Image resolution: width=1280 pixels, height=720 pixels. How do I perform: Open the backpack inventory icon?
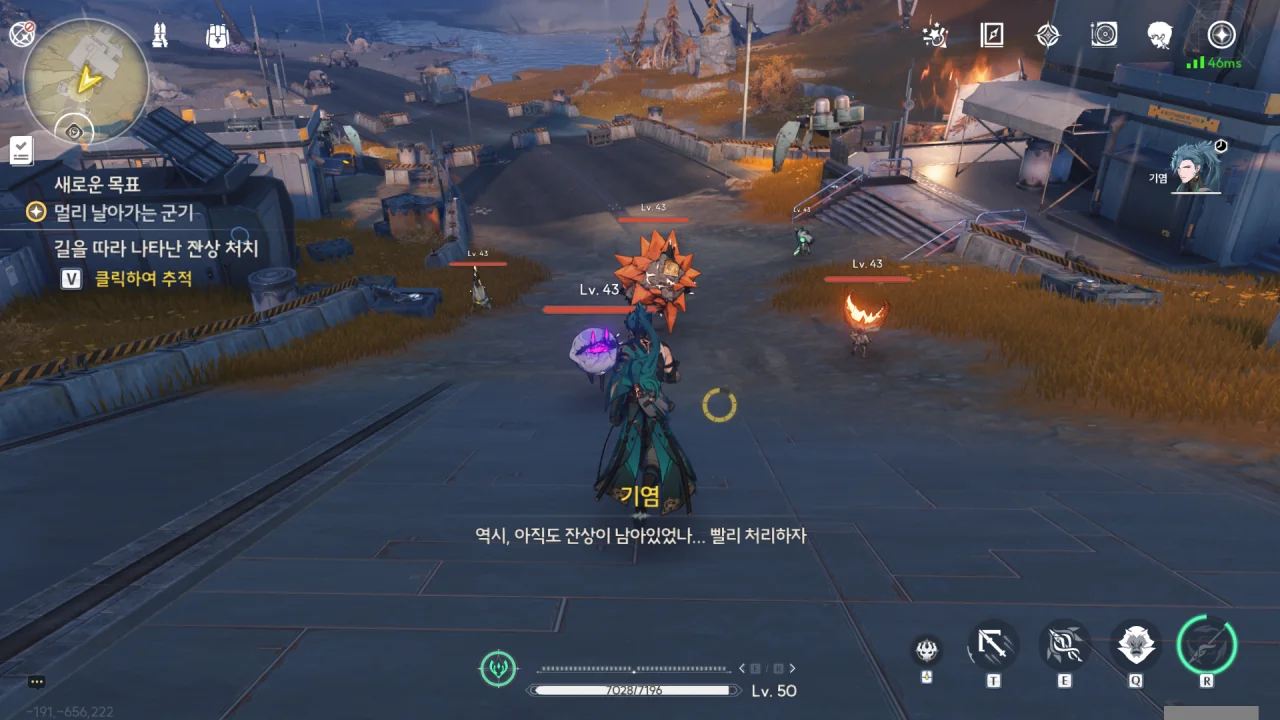(x=218, y=36)
